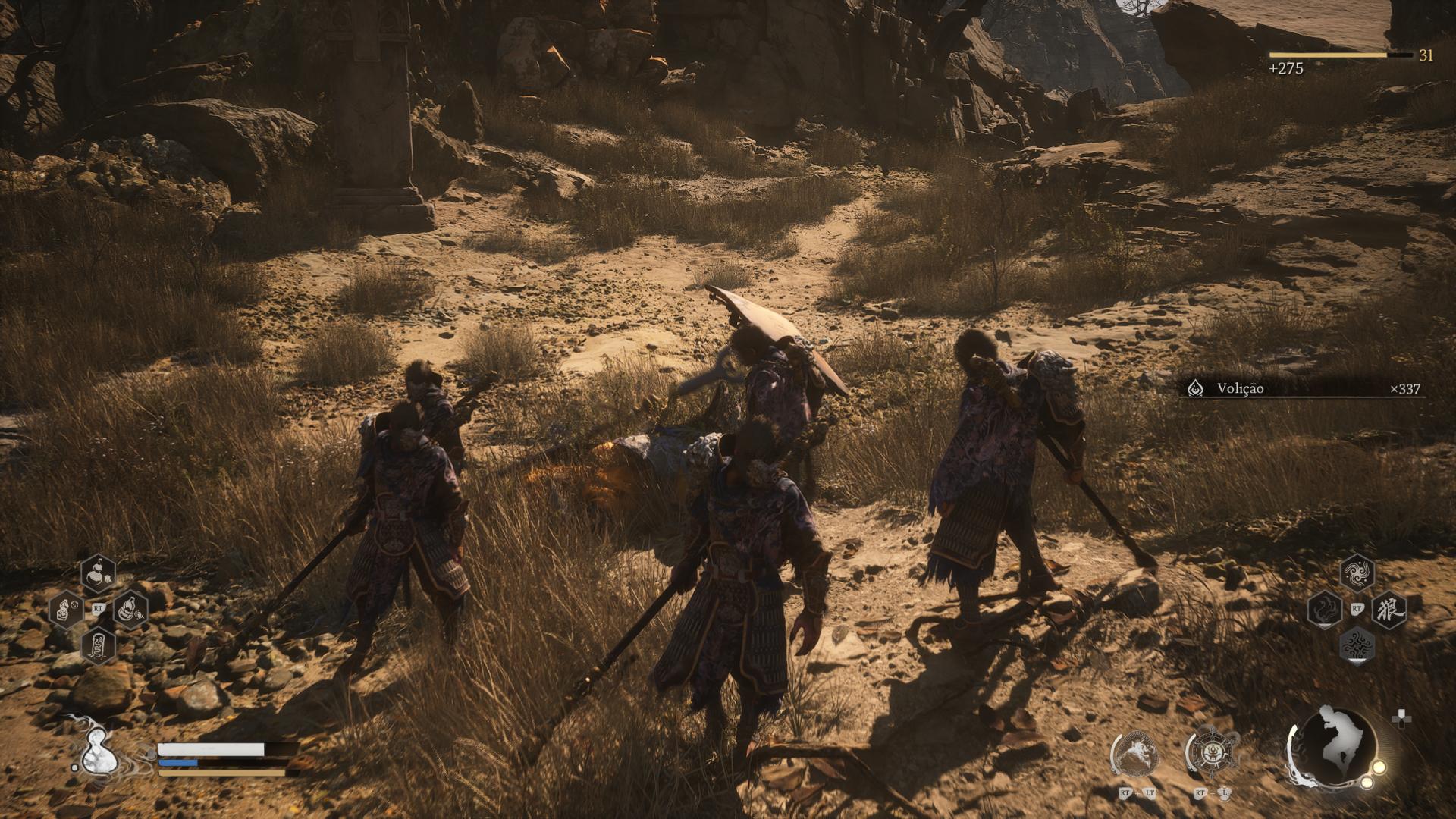Choose the wrapped jug item with flower
The width and height of the screenshot is (1456, 819).
130,609
